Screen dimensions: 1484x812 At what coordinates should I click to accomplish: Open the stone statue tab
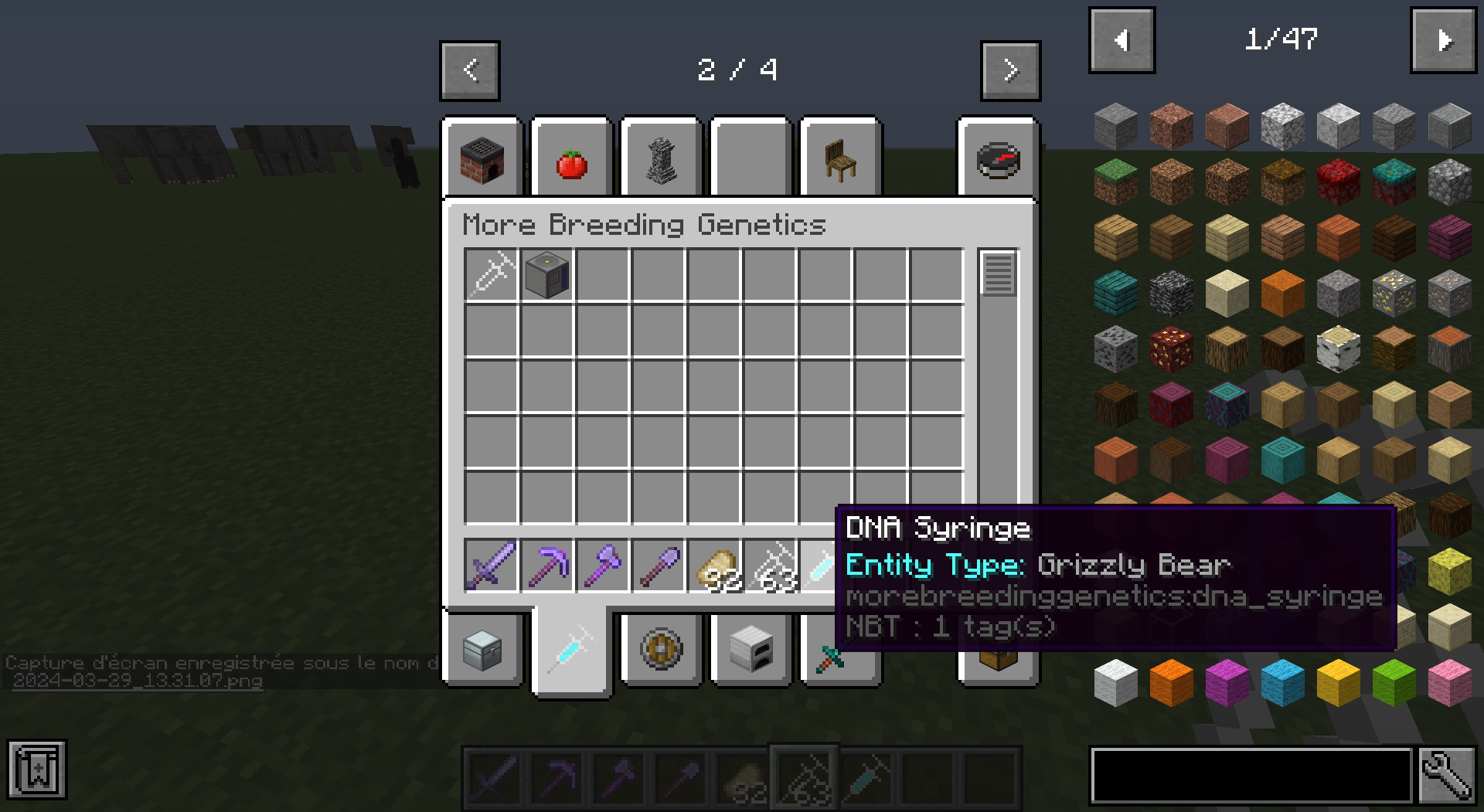click(x=659, y=158)
